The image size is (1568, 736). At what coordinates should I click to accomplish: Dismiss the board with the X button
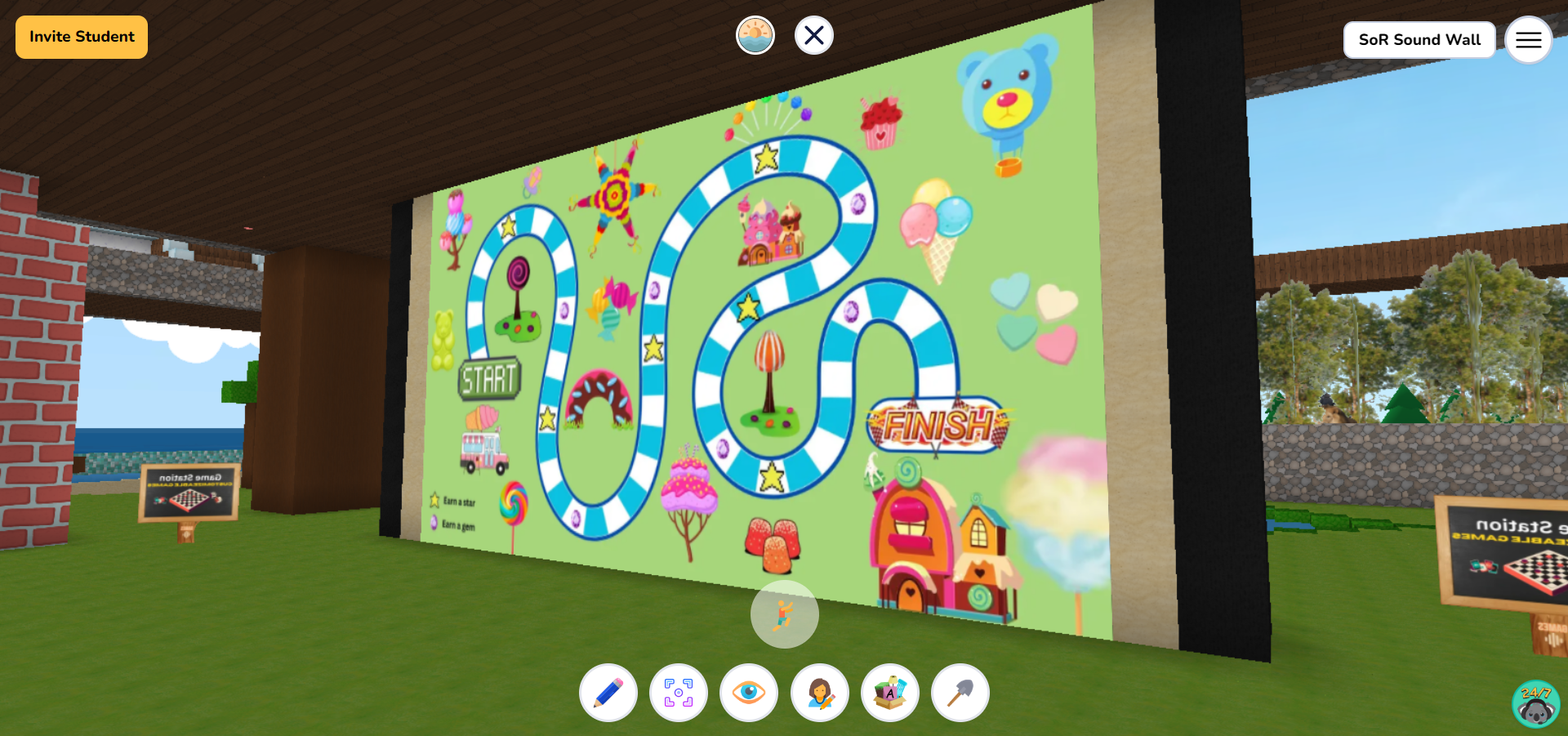point(813,35)
